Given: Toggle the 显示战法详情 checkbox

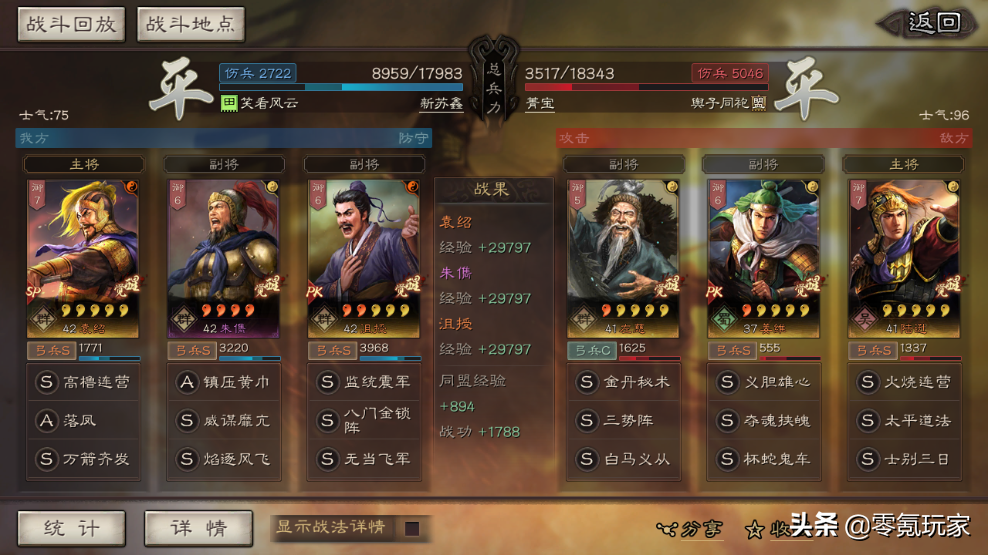Looking at the screenshot, I should coord(411,528).
